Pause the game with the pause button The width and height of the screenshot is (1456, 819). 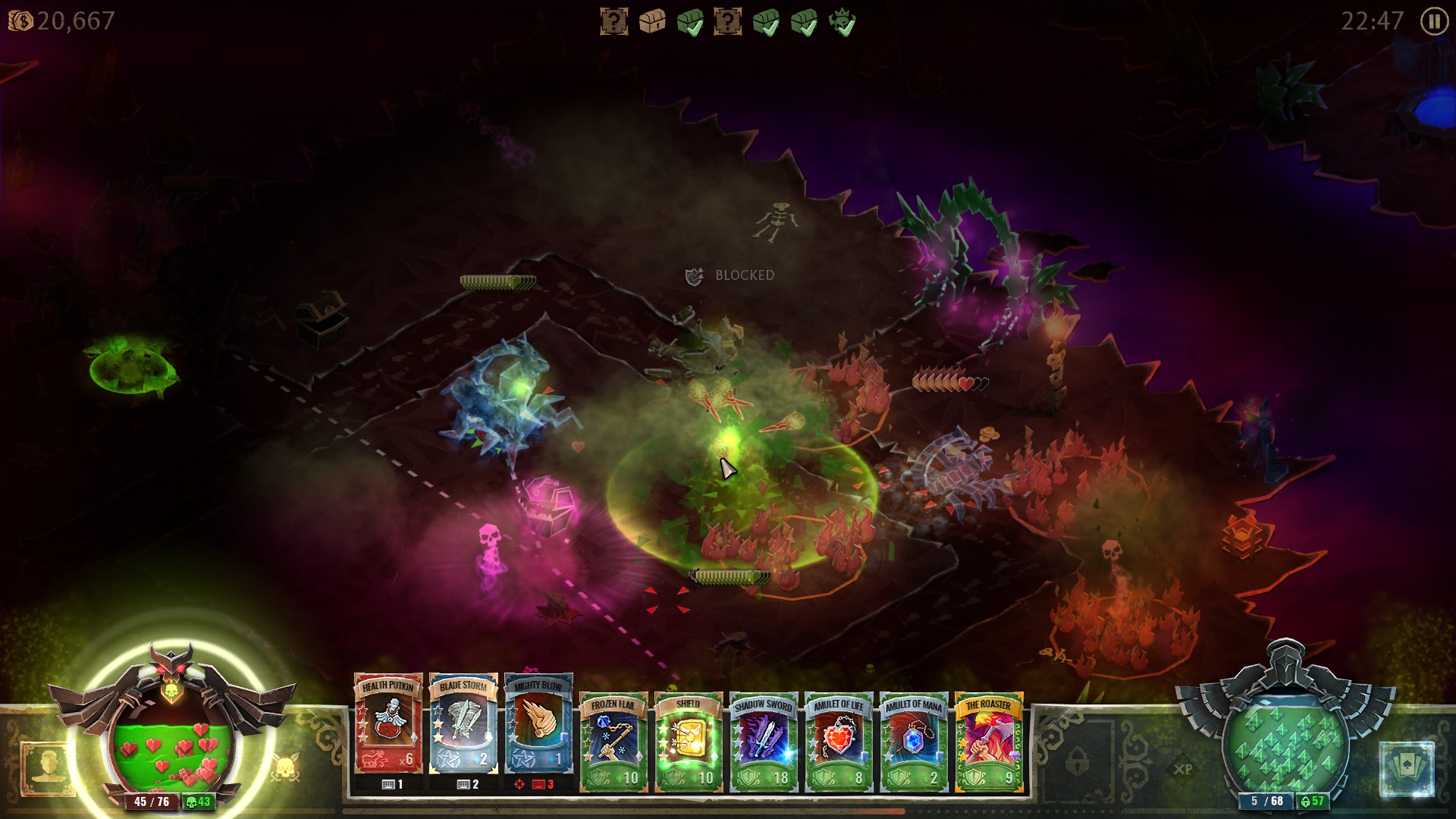click(1433, 21)
